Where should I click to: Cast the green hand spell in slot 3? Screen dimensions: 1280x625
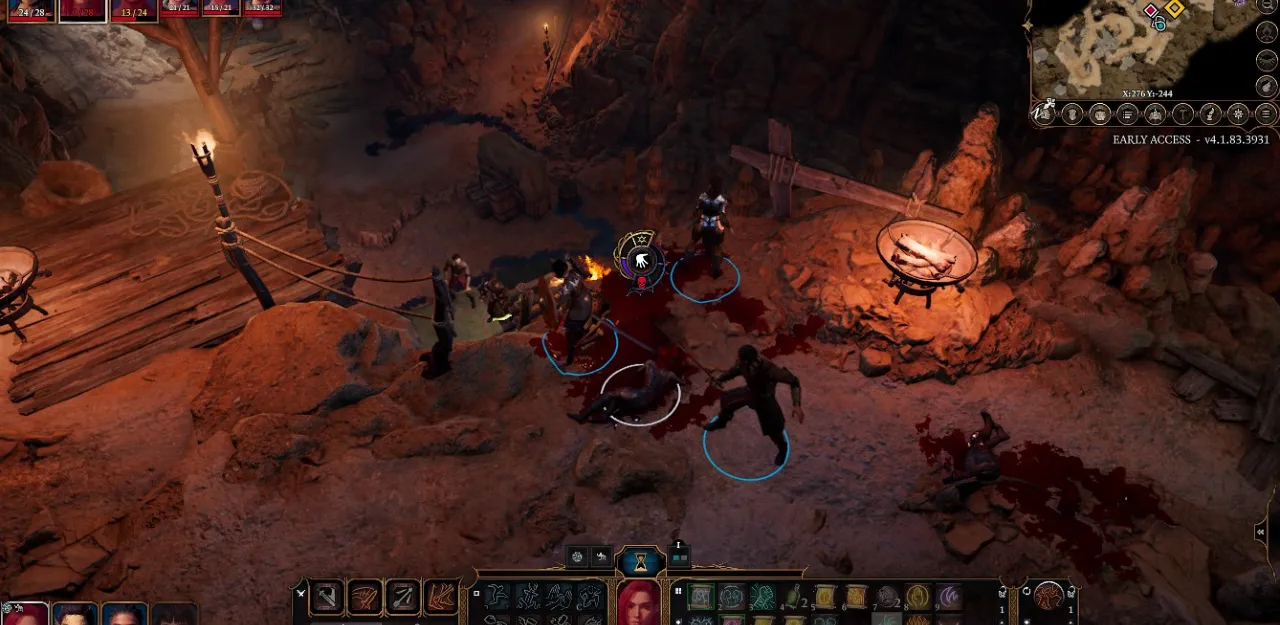coord(762,597)
